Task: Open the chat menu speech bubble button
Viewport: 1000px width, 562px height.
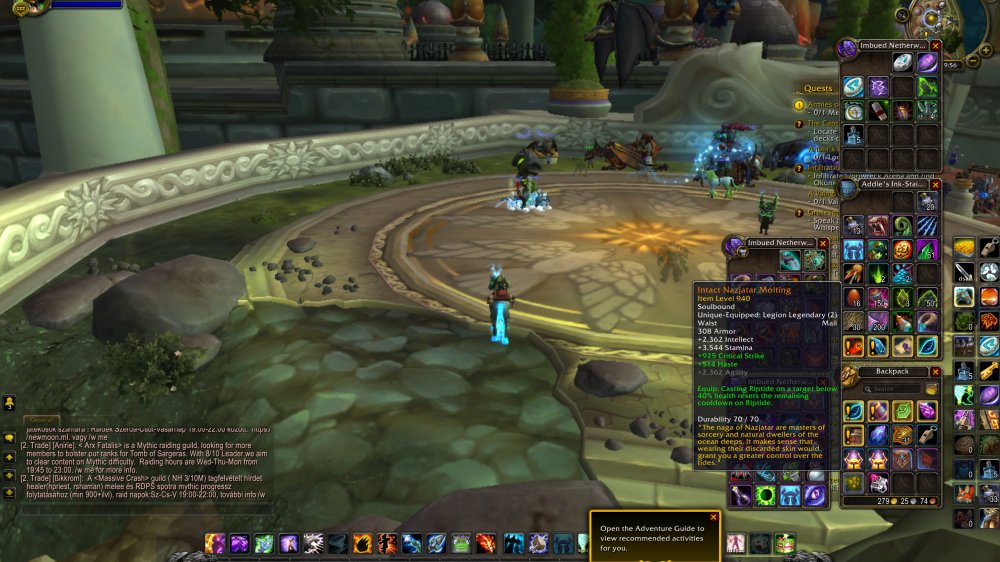Action: click(9, 437)
